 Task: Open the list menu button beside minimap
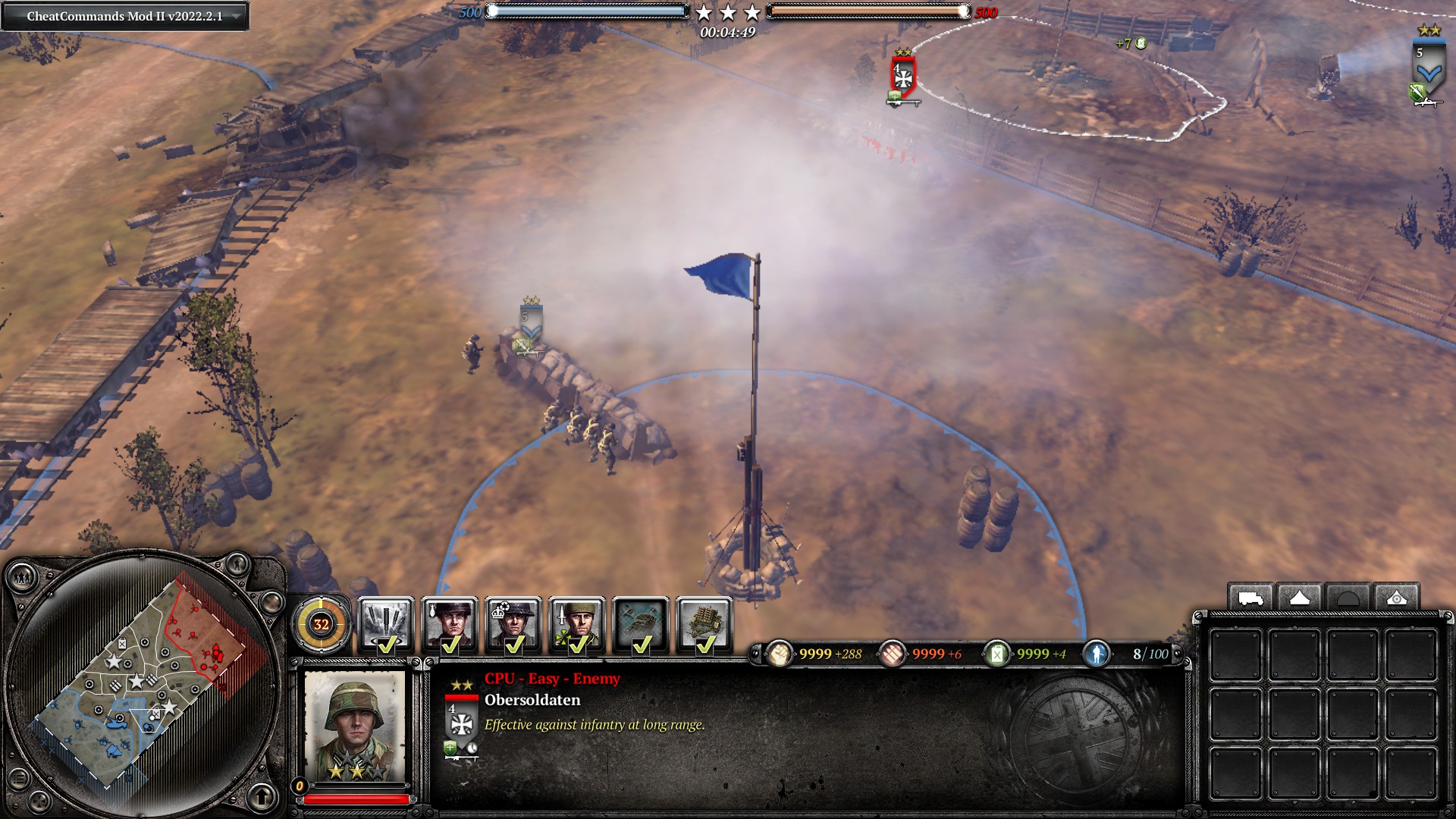[x=18, y=778]
